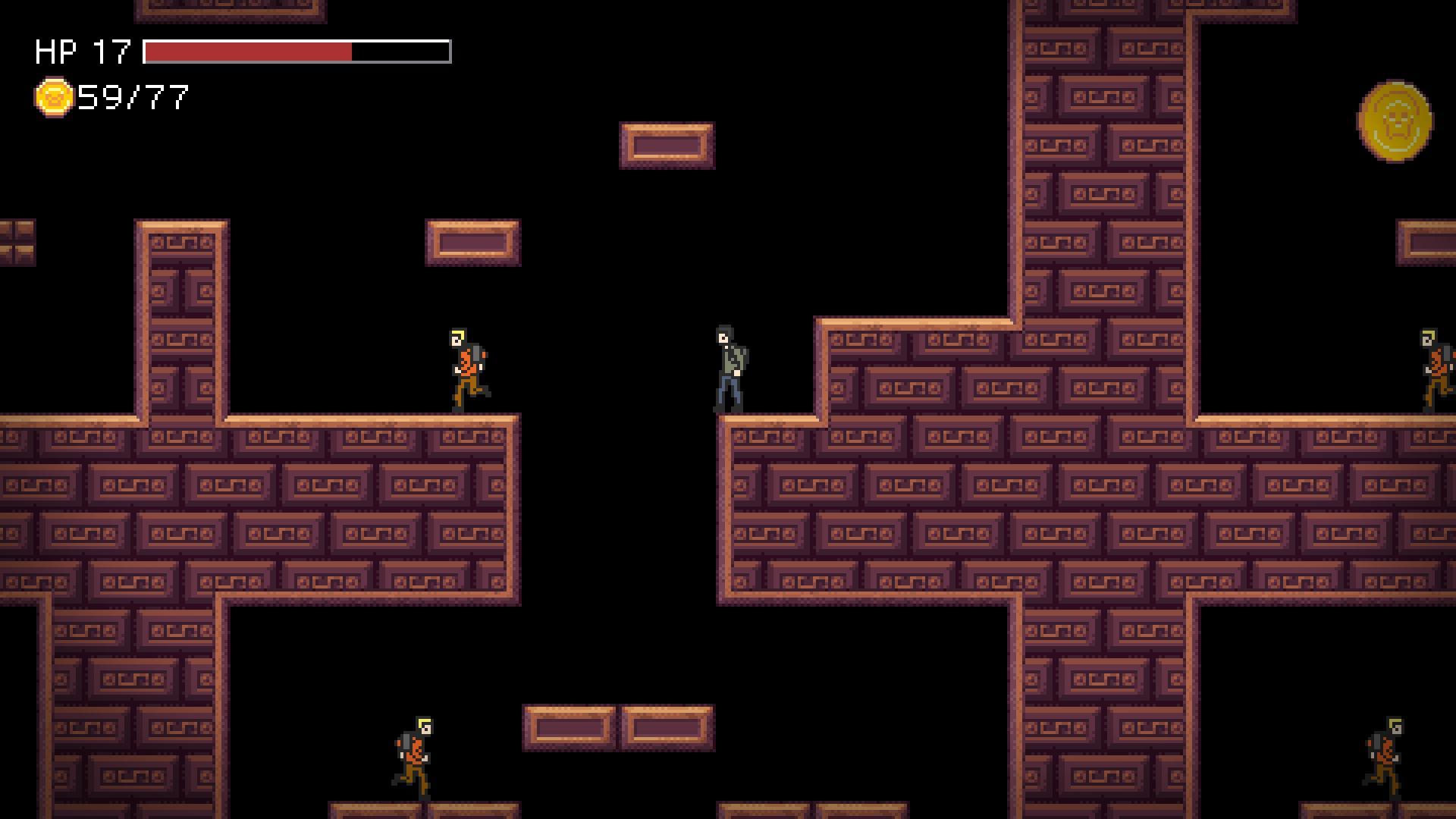
Task: Click the floating brick platform at top center
Action: 666,146
